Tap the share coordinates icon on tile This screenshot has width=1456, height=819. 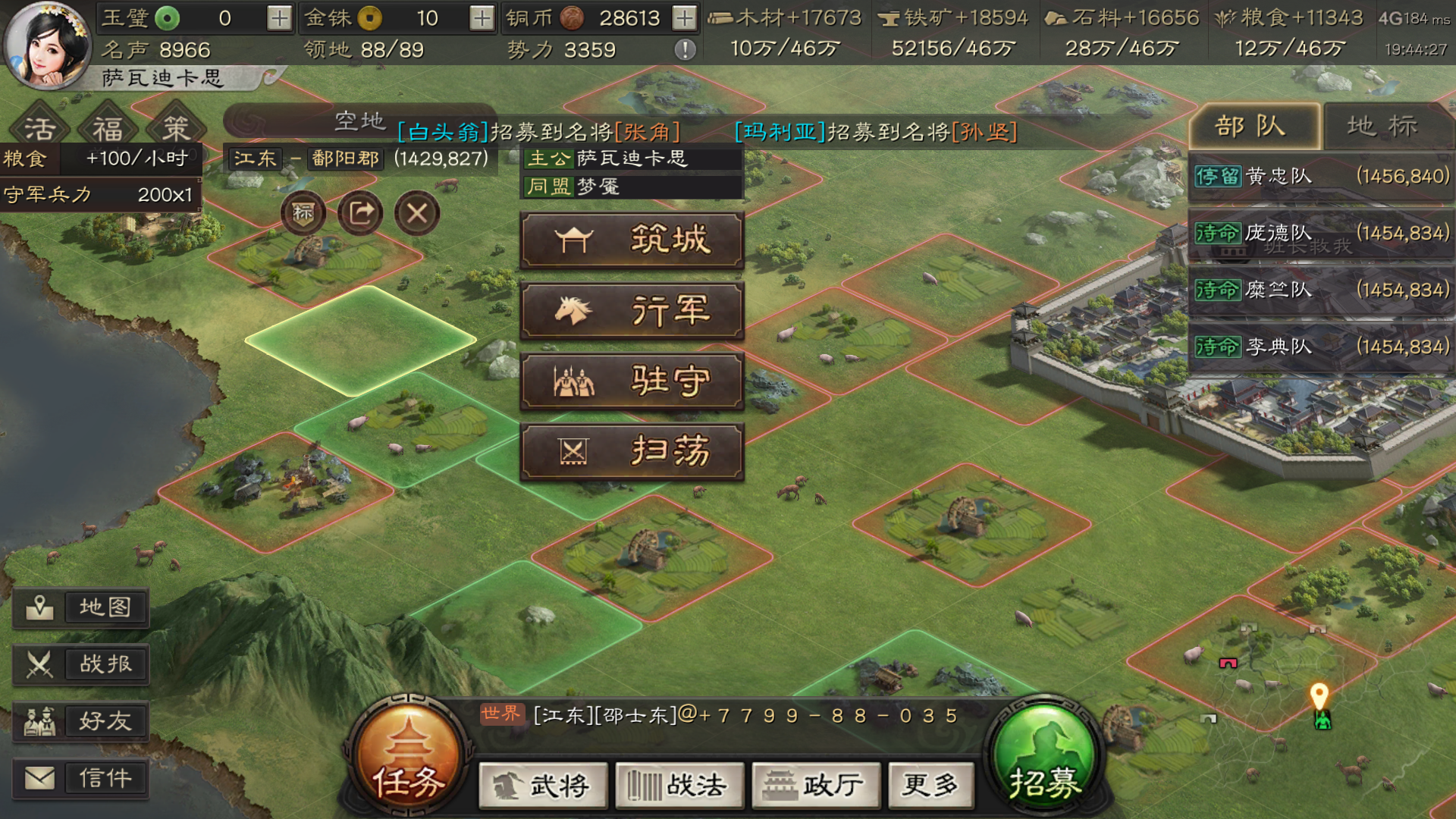click(359, 213)
